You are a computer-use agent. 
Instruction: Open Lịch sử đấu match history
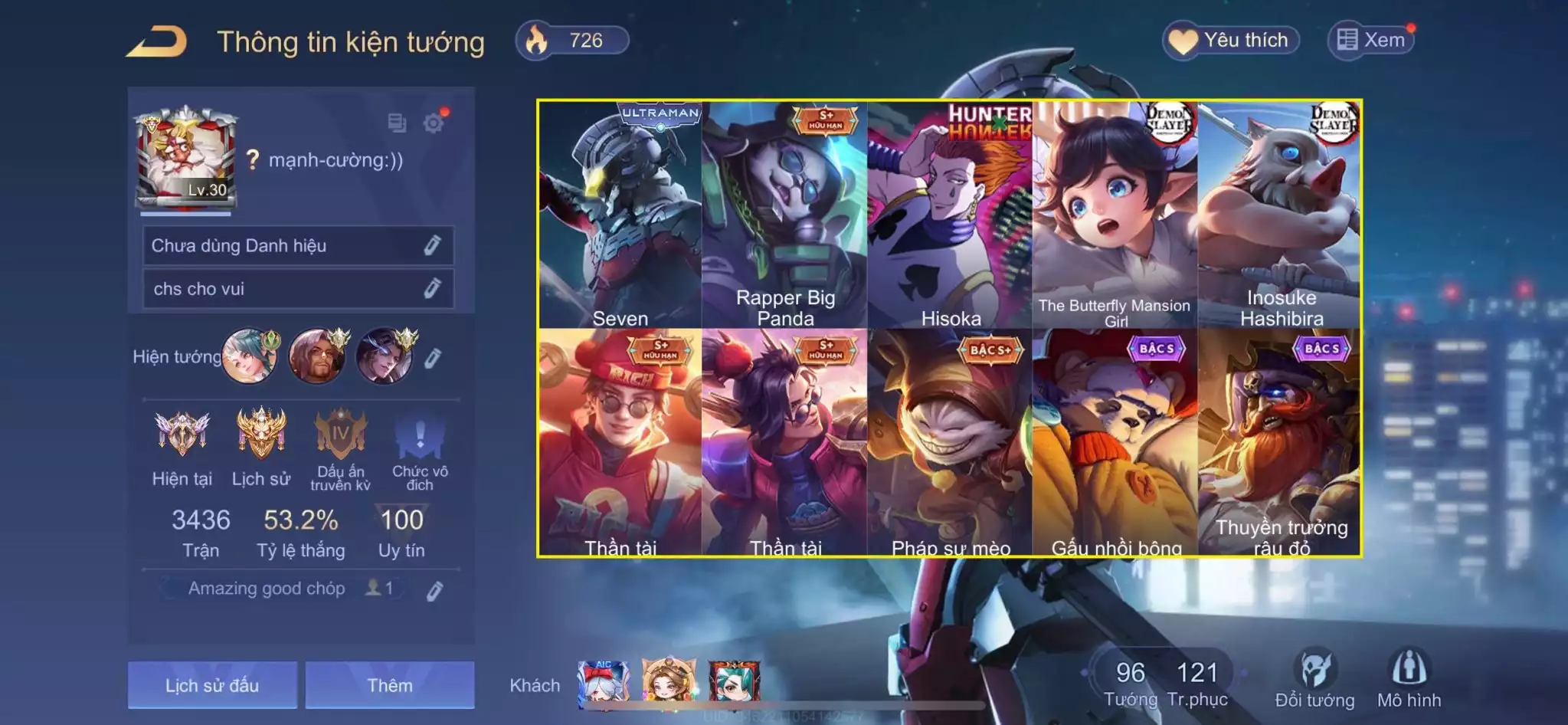pos(212,684)
